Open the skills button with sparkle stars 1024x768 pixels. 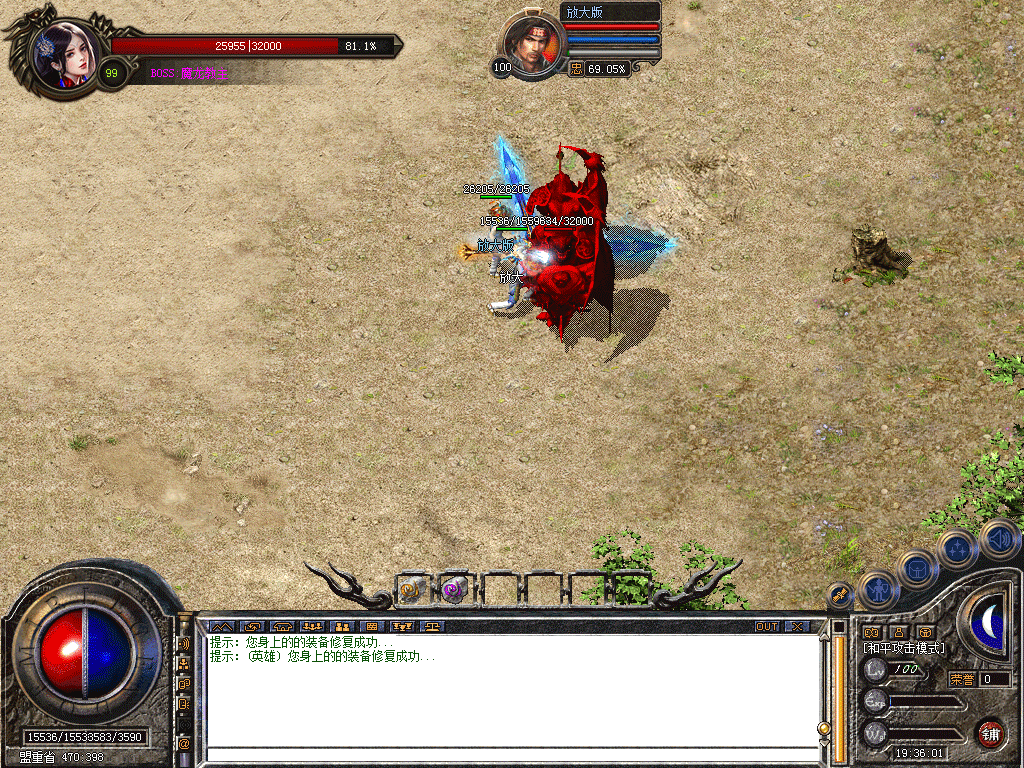(958, 549)
